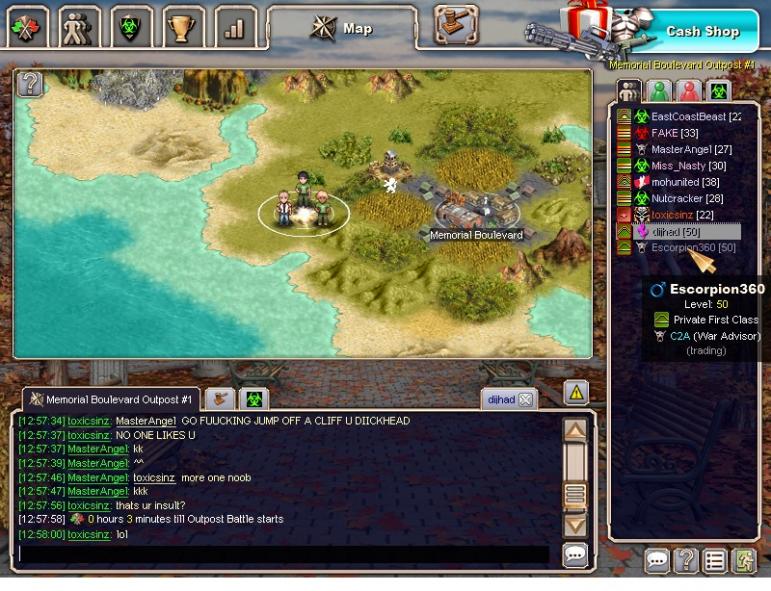Screen dimensions: 771x591
Task: Click the speech bubble send button
Action: tap(575, 555)
